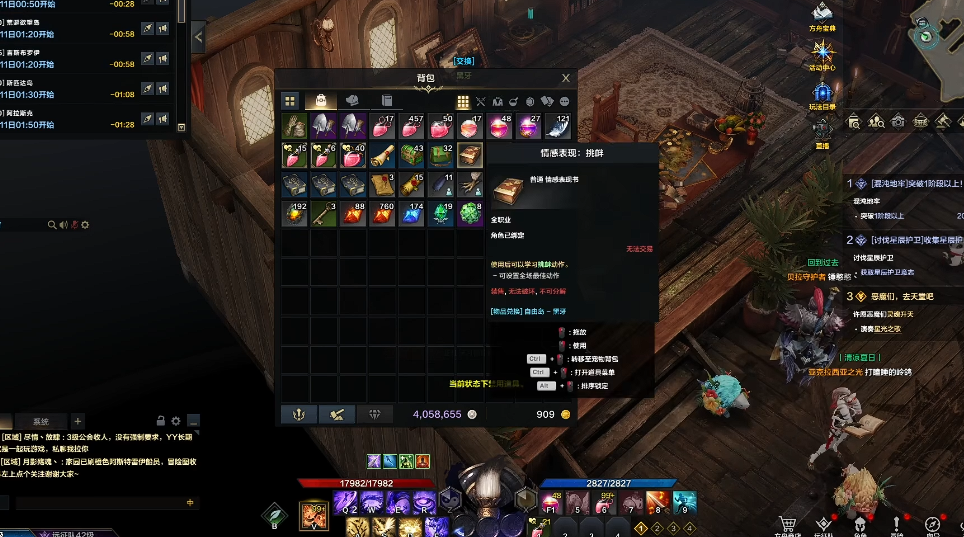
Task: Show all items with the grid filter
Action: click(x=463, y=101)
